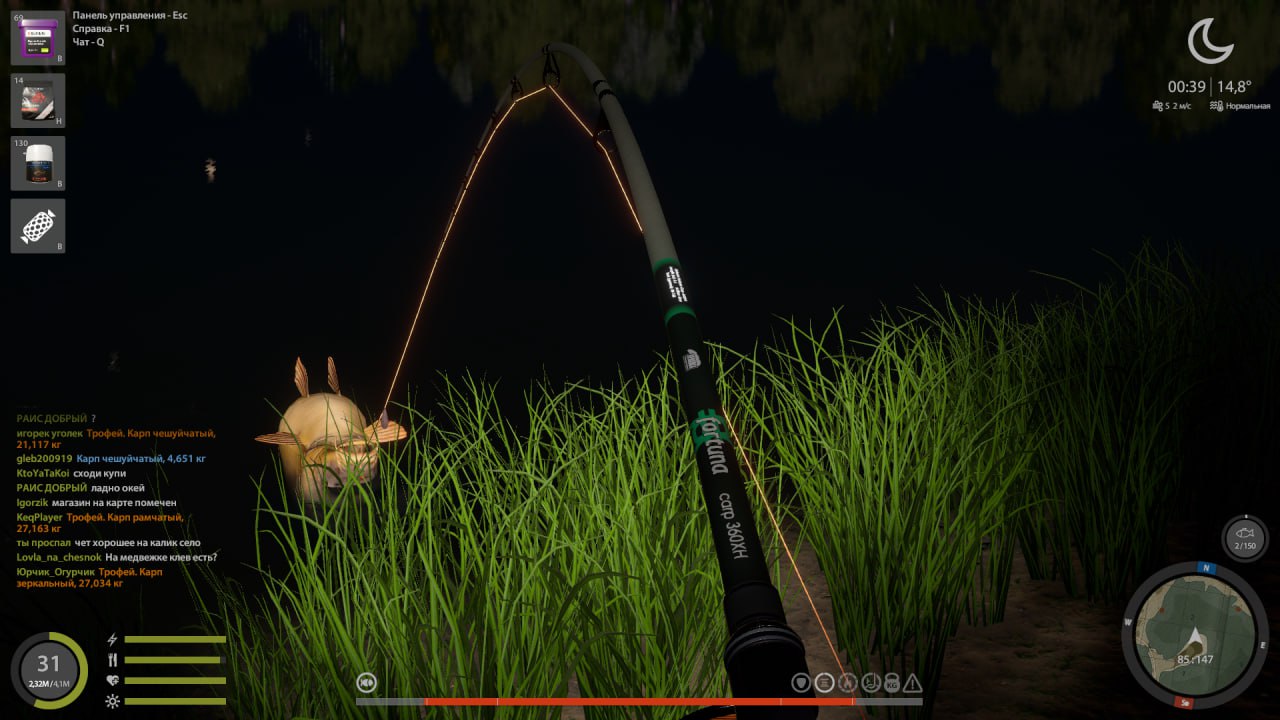The width and height of the screenshot is (1280, 720).
Task: Click the chat message log
Action: point(116,500)
